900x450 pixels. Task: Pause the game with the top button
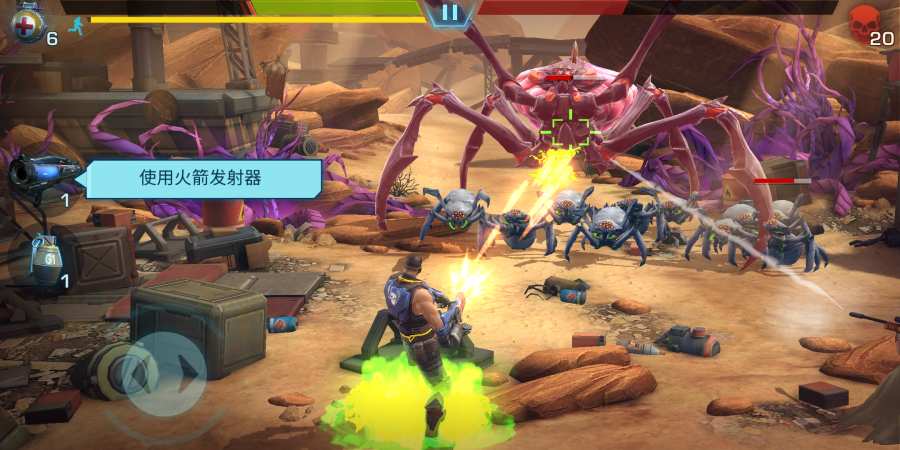(x=451, y=13)
